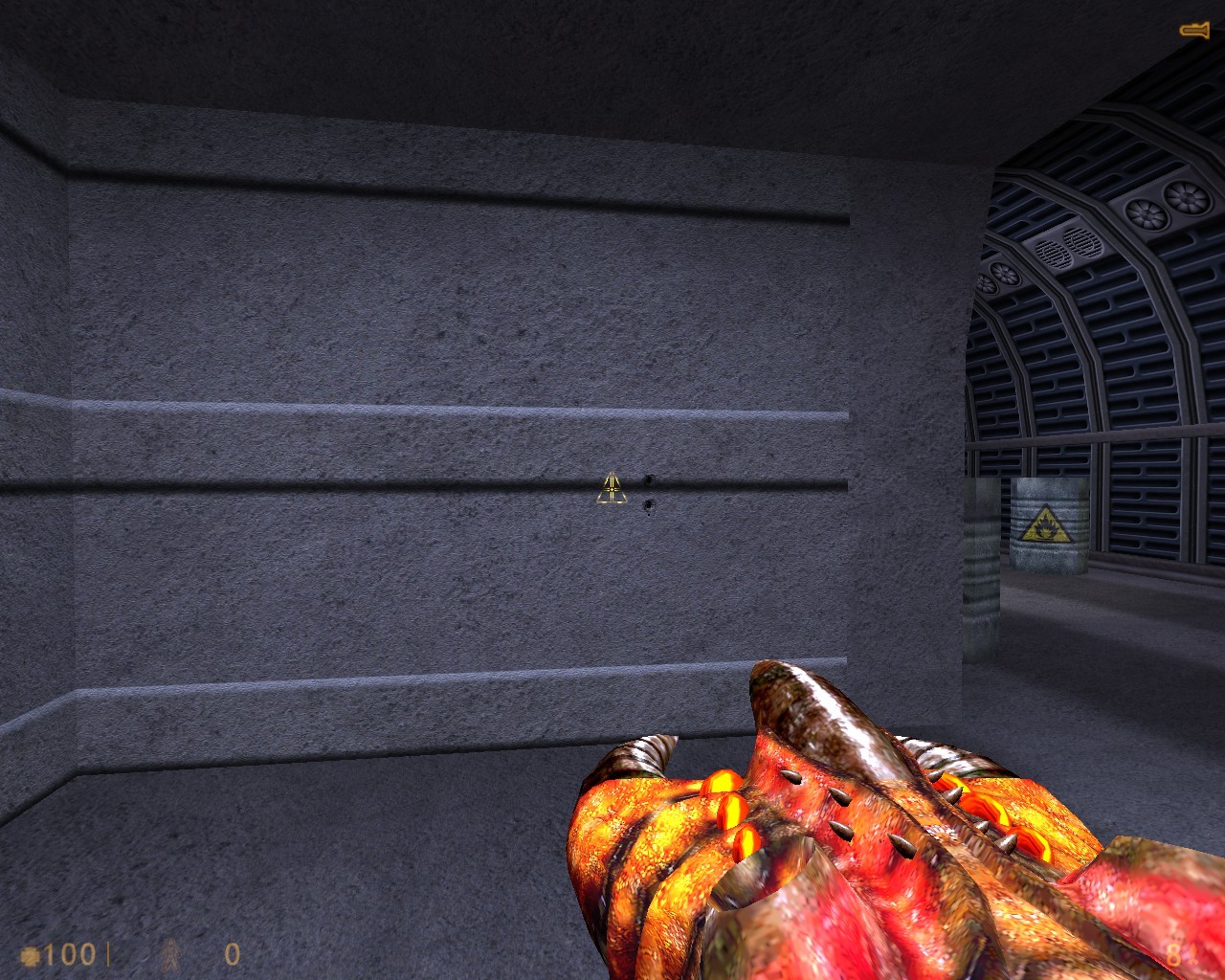
Task: Click the flammable hazard warning sign
Action: (1048, 524)
